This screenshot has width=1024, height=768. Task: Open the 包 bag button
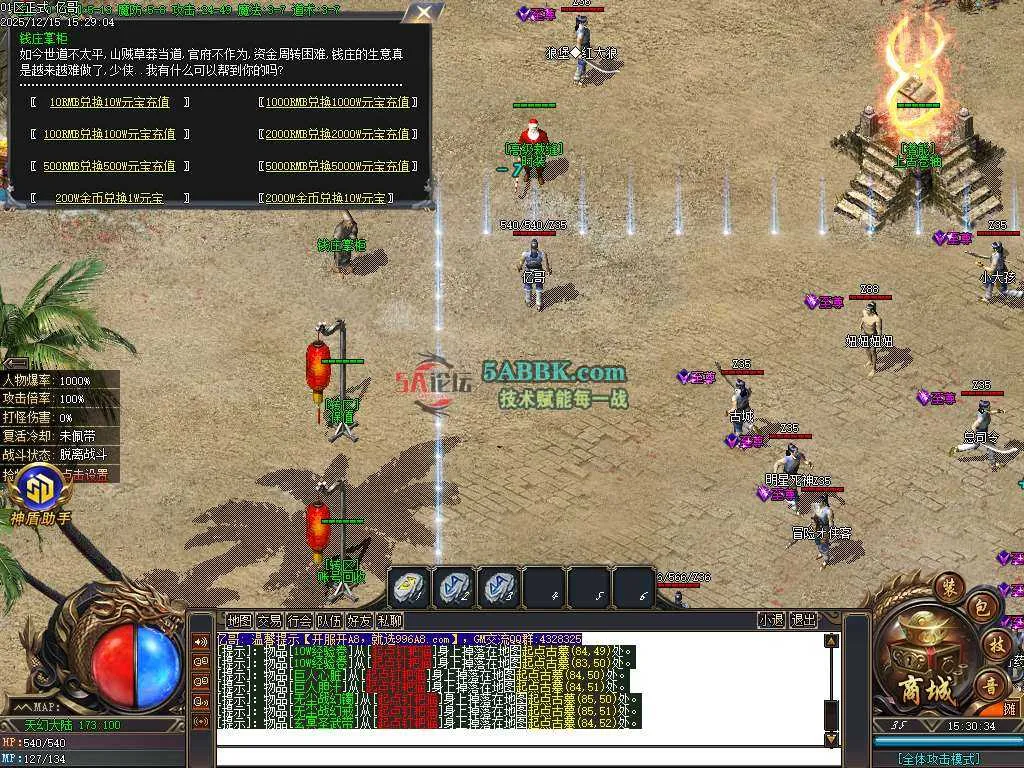[982, 607]
